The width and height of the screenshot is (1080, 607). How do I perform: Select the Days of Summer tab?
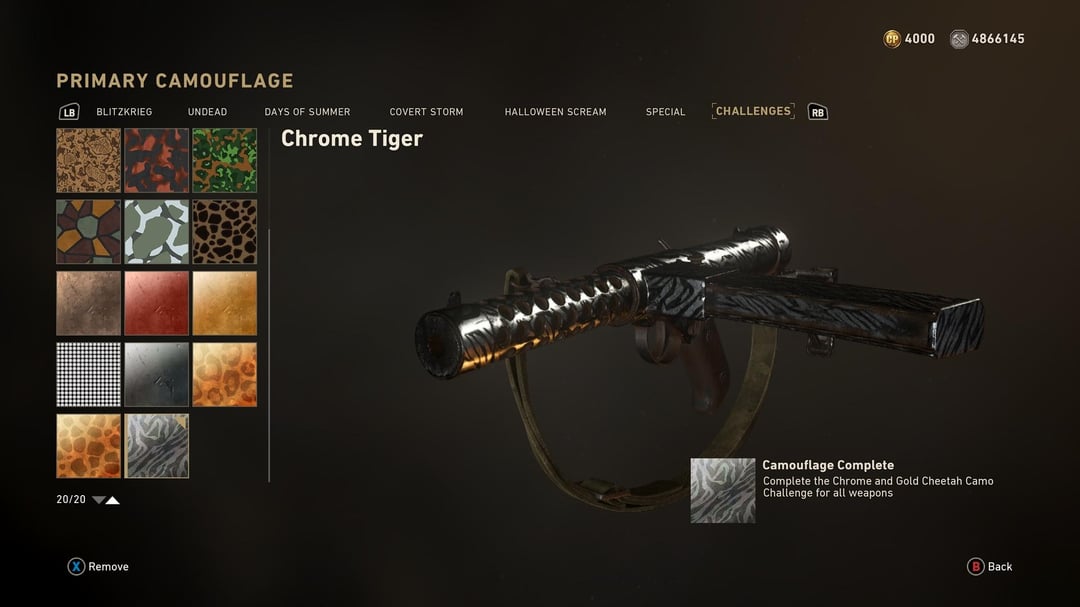pos(307,112)
